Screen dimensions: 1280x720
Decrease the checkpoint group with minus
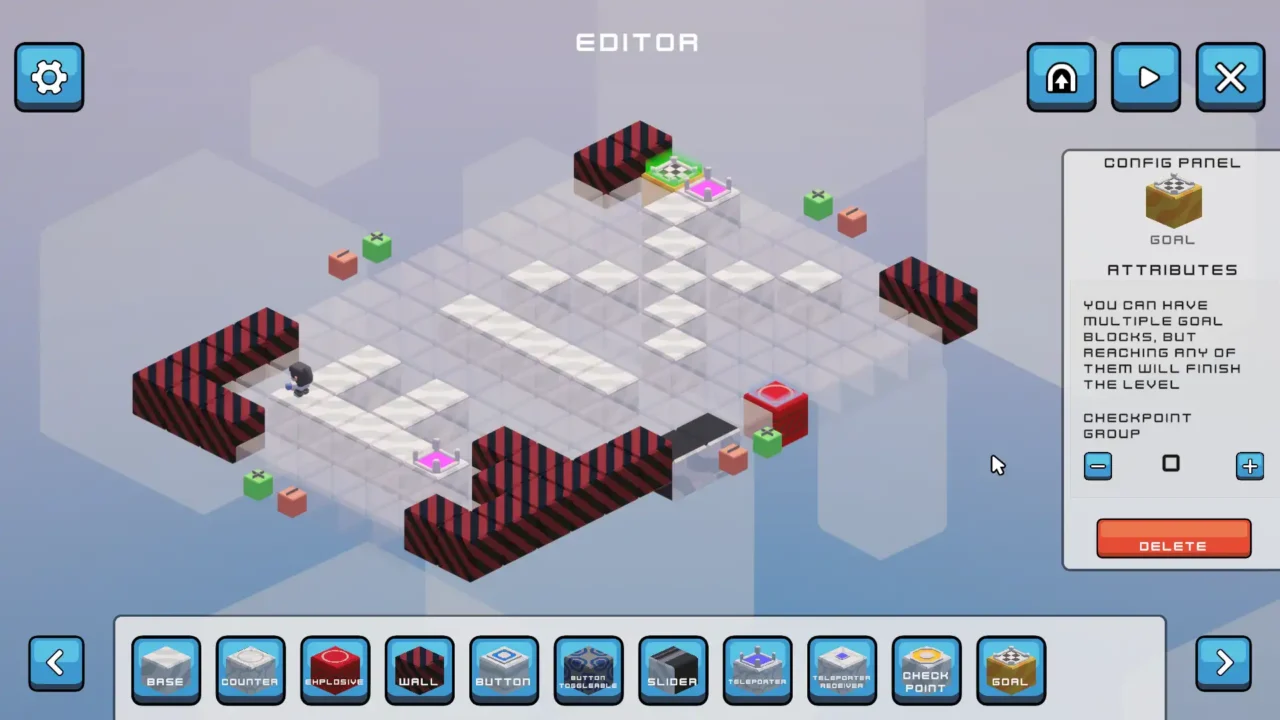tap(1097, 465)
